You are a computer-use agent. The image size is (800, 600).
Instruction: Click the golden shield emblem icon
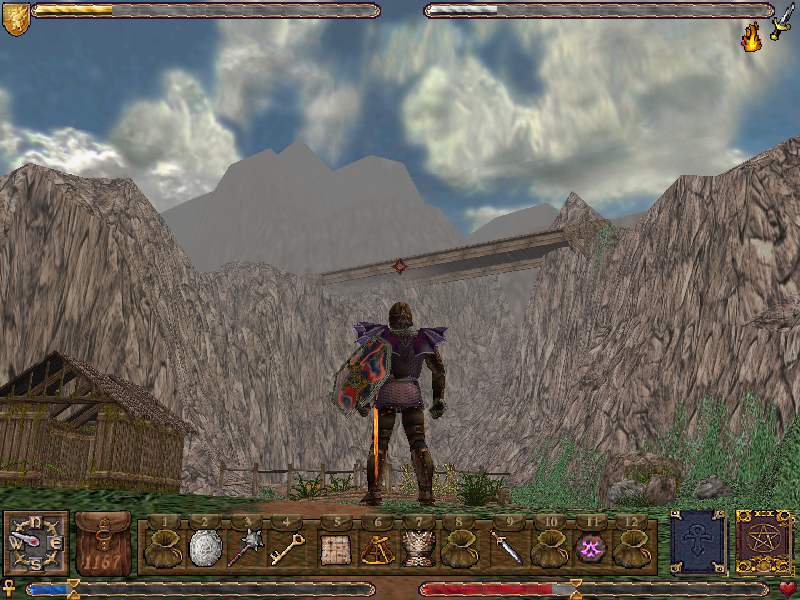pyautogui.click(x=15, y=19)
